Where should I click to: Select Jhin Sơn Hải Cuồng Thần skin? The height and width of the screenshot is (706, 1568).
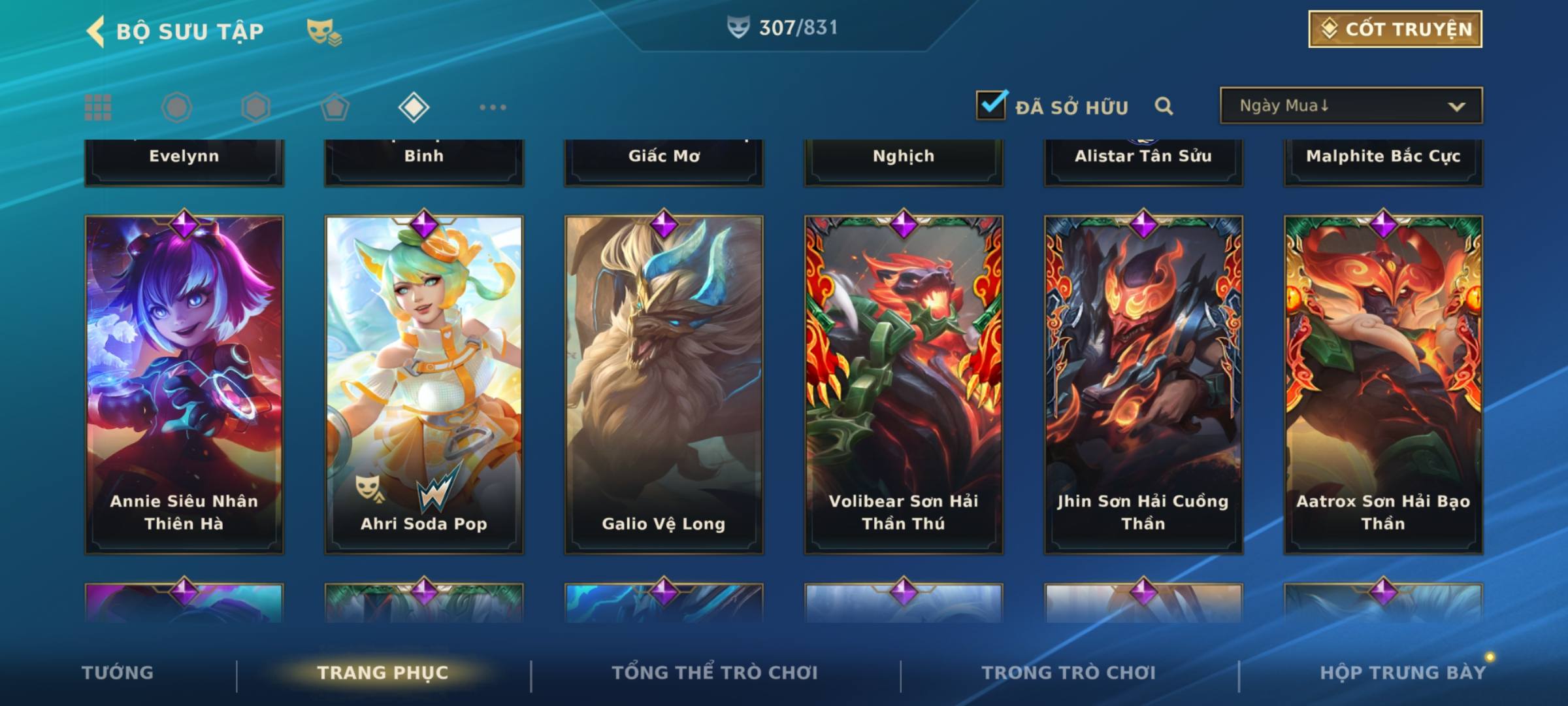(1143, 384)
